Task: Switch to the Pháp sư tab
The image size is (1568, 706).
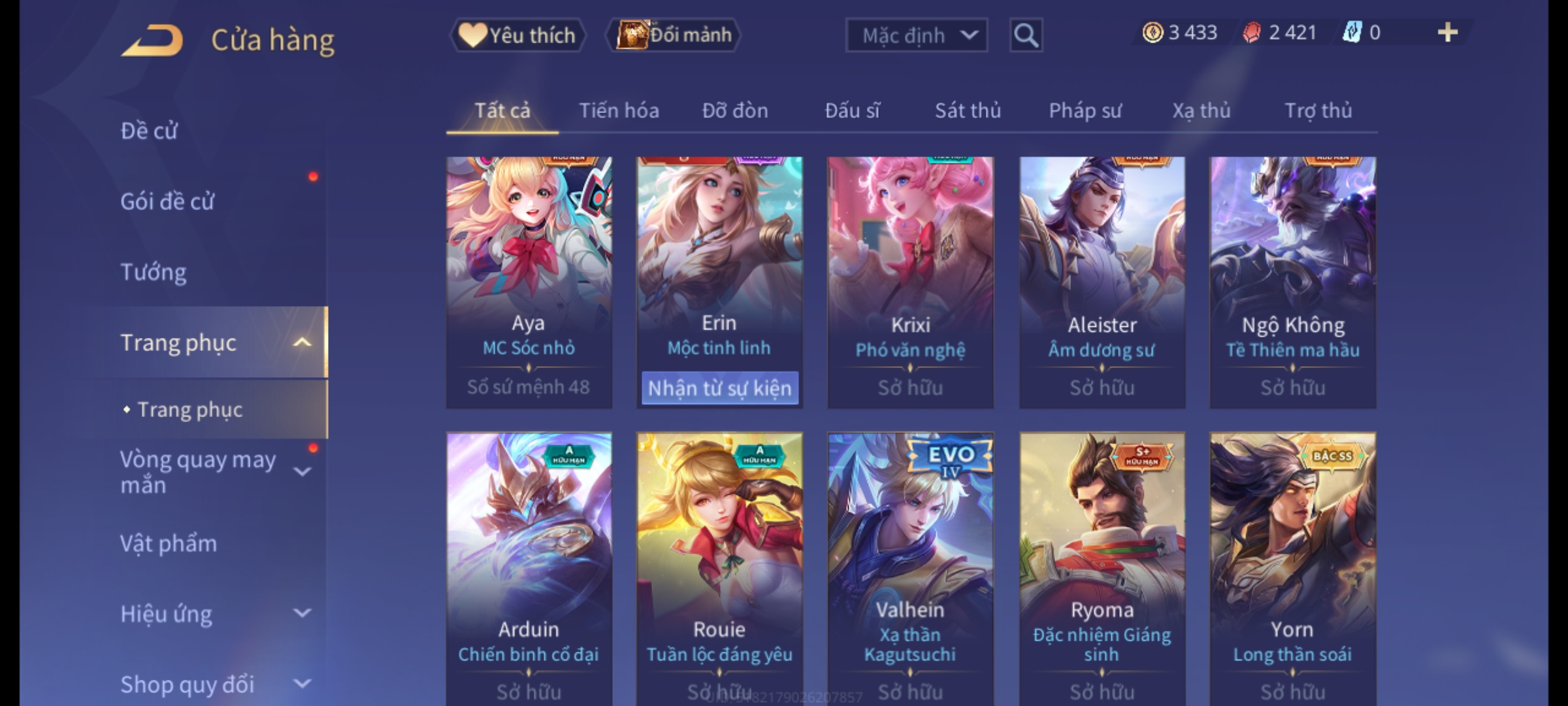Action: click(1085, 111)
